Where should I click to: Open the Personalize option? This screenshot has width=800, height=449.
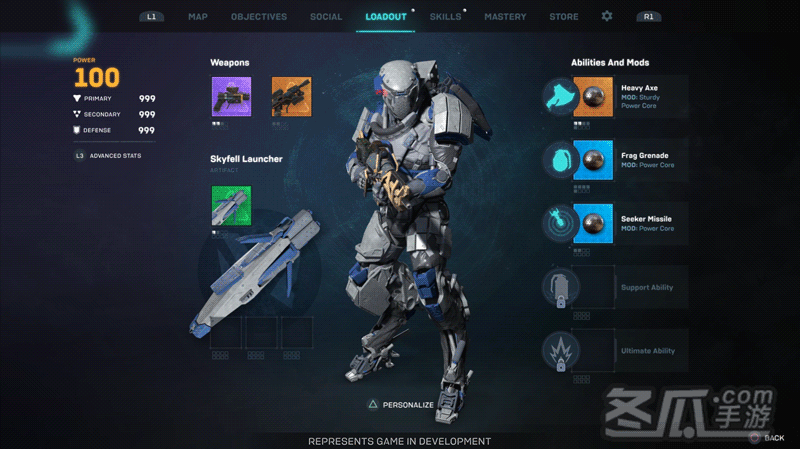(x=402, y=405)
